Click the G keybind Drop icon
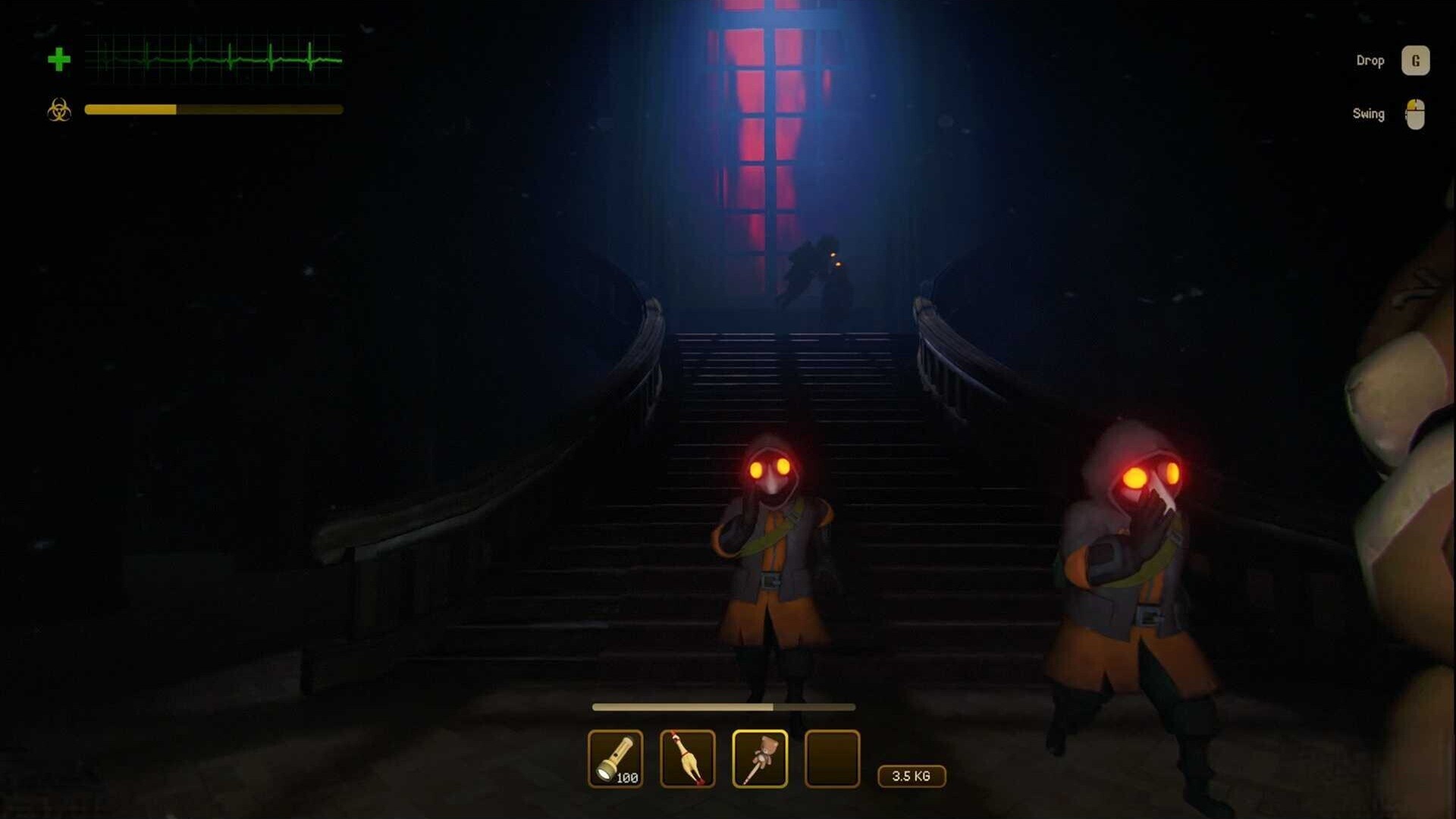Viewport: 1456px width, 819px height. 1415,60
